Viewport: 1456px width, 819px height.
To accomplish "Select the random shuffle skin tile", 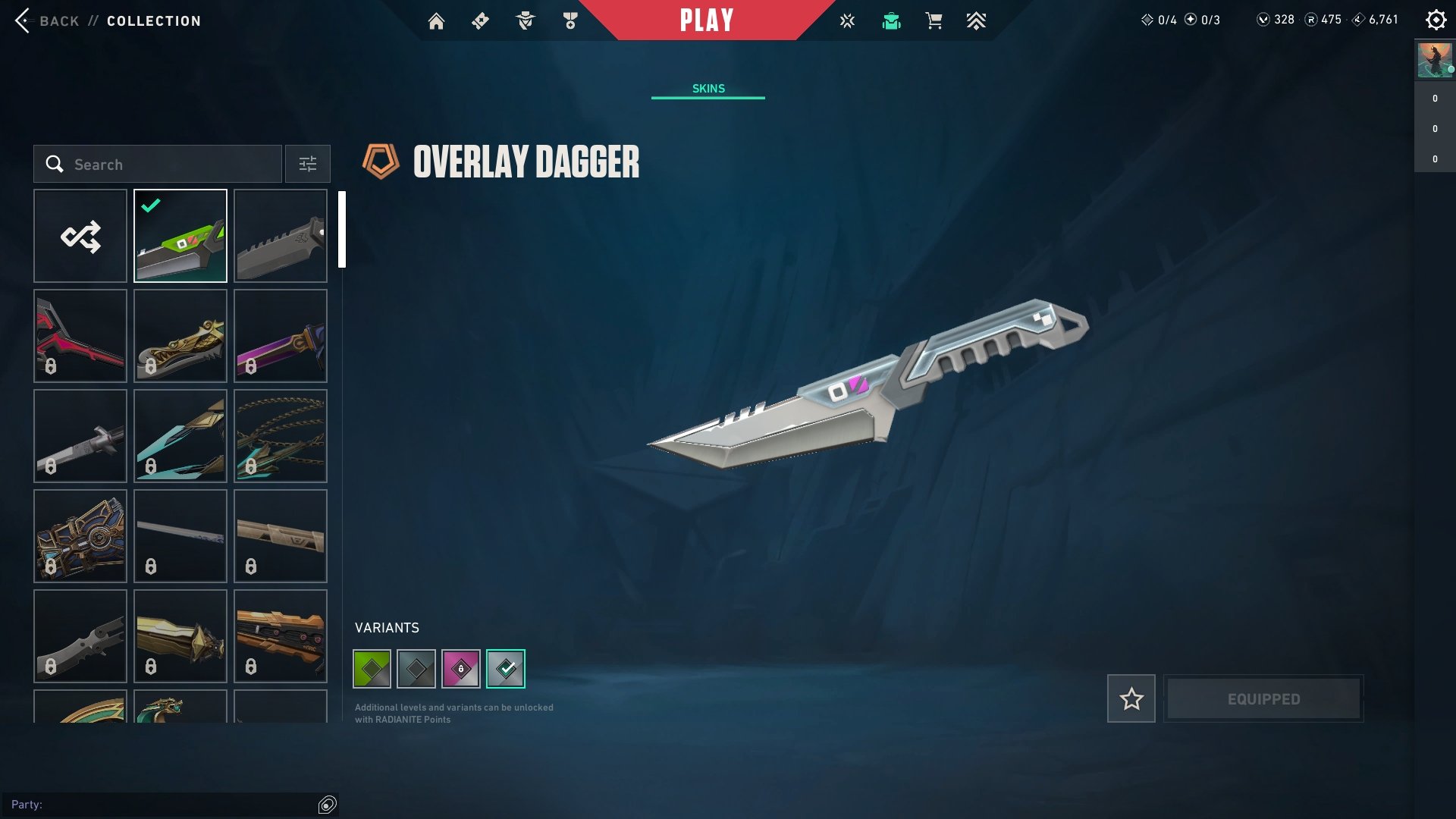I will pos(80,236).
